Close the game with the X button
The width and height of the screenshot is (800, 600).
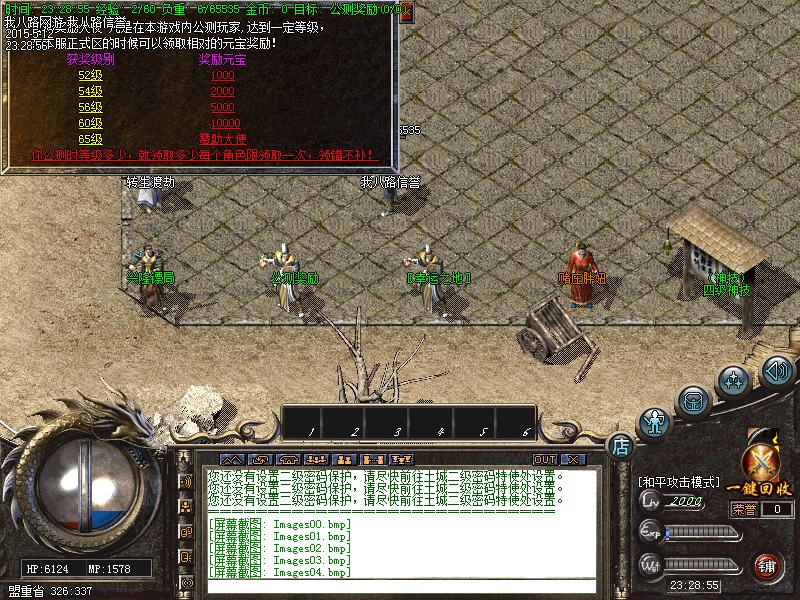pyautogui.click(x=573, y=459)
